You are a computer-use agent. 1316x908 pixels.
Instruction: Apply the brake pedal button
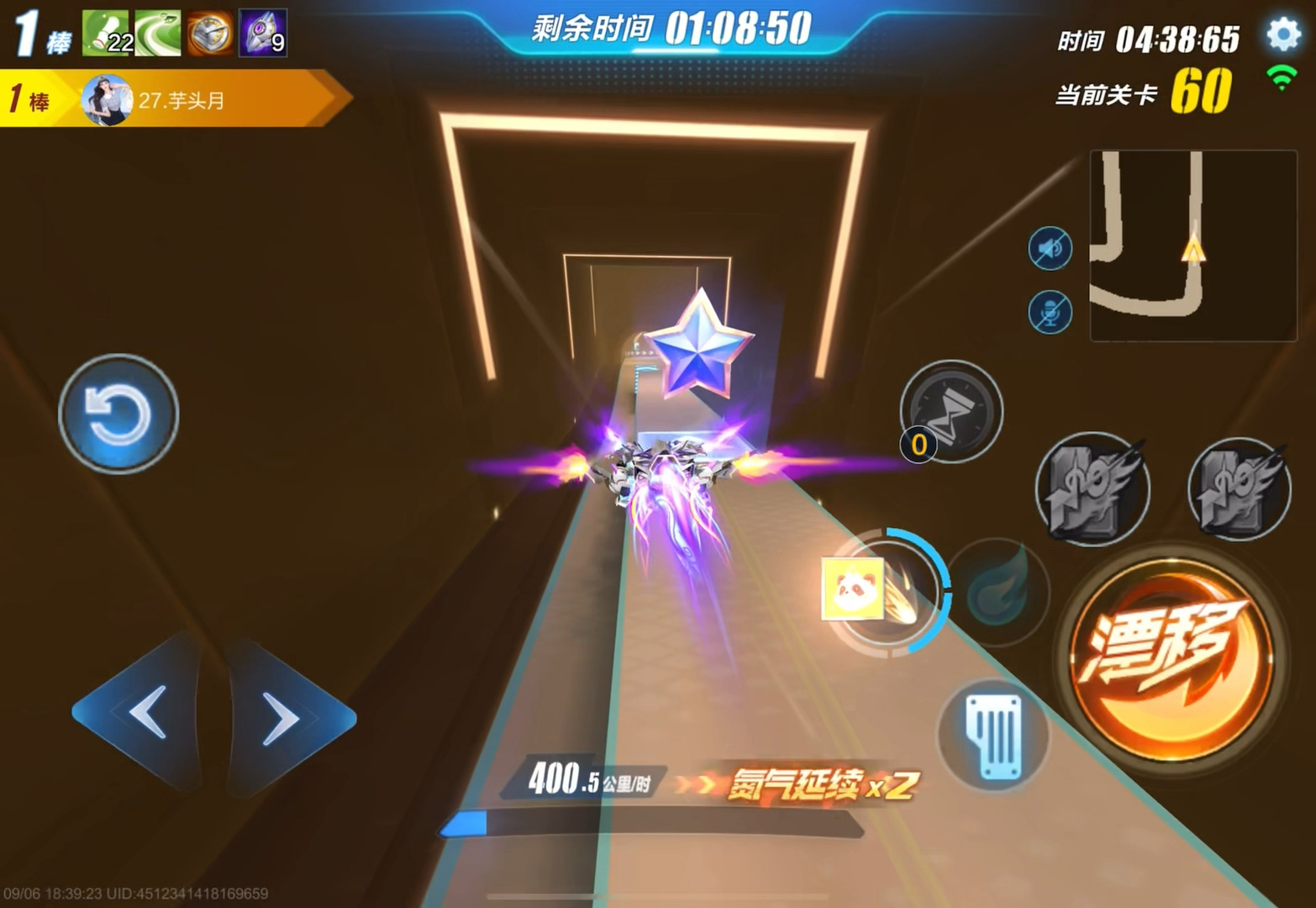(994, 736)
